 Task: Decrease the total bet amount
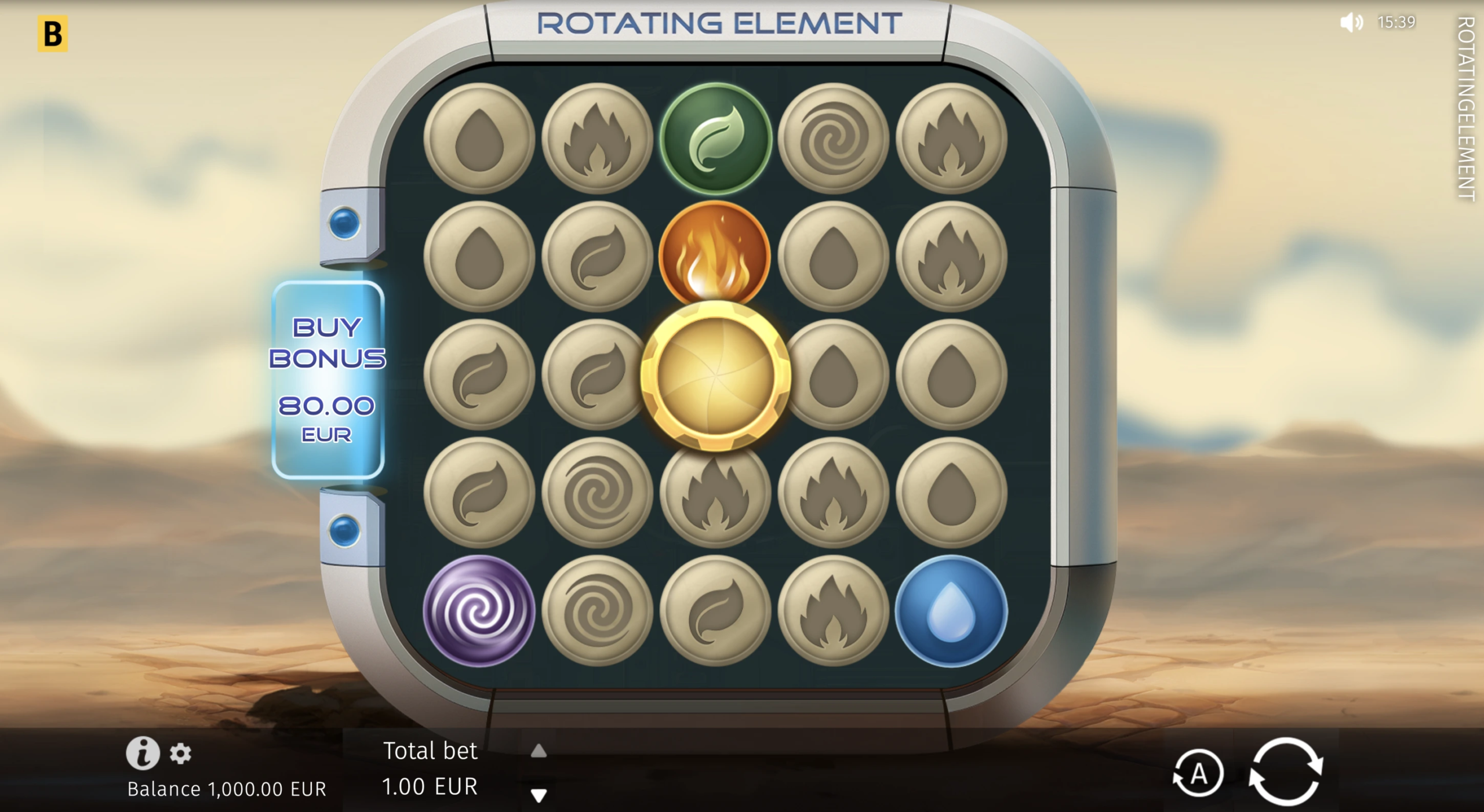tap(539, 795)
